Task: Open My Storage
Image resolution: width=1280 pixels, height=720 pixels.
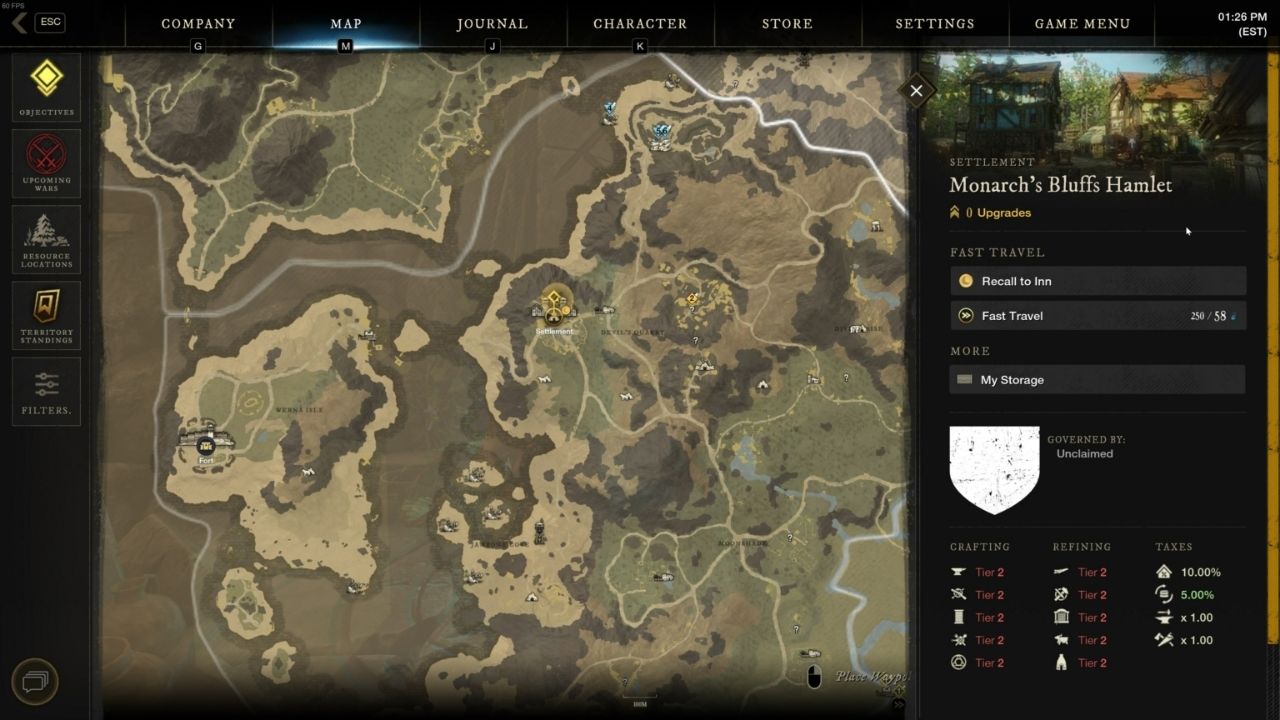Action: pos(1097,379)
